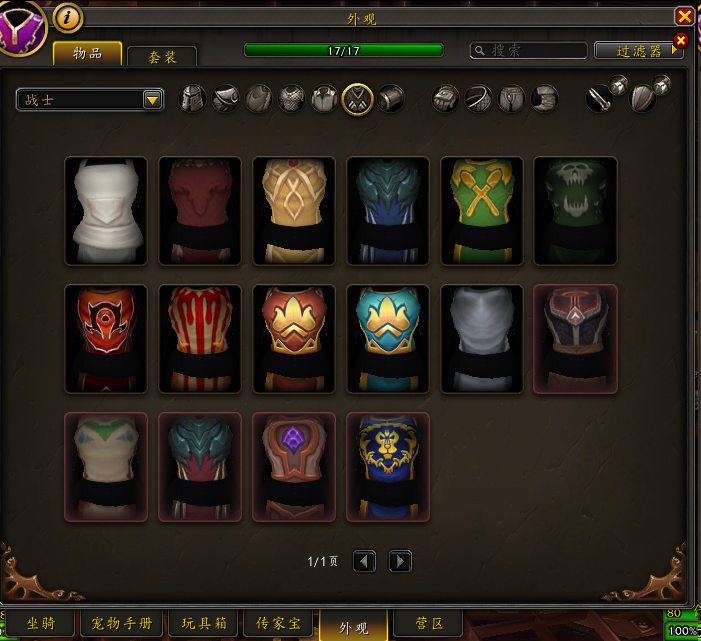Pick the blue Alliance lion tabard
Screen dimensions: 701x641
pos(388,467)
